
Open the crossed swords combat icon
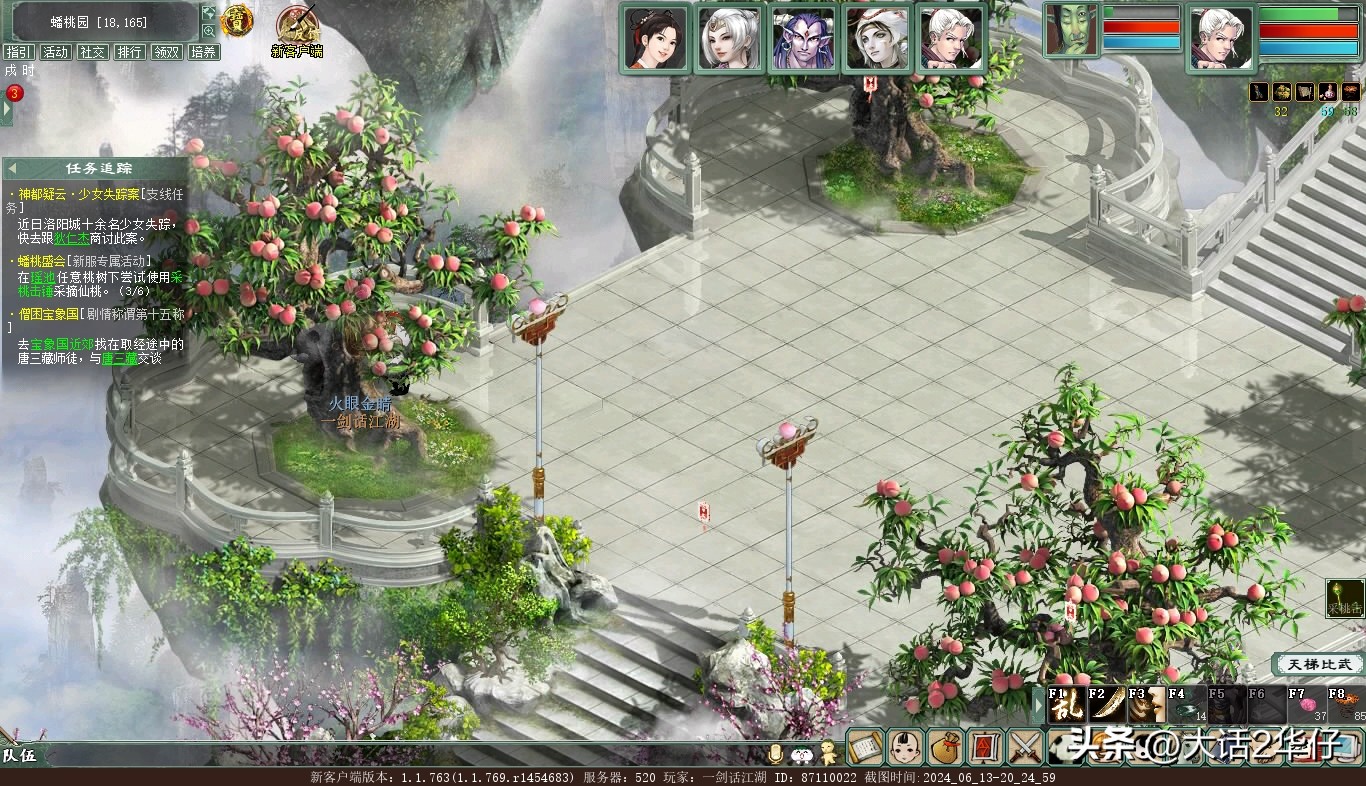pos(1024,747)
